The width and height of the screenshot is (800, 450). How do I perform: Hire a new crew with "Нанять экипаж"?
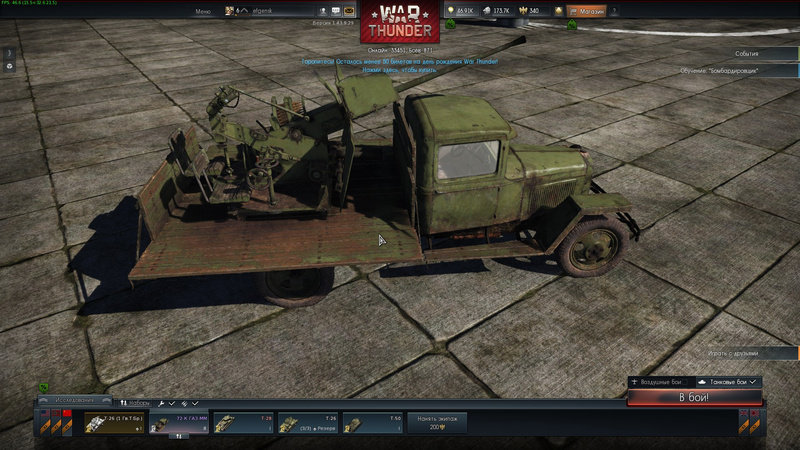click(436, 423)
